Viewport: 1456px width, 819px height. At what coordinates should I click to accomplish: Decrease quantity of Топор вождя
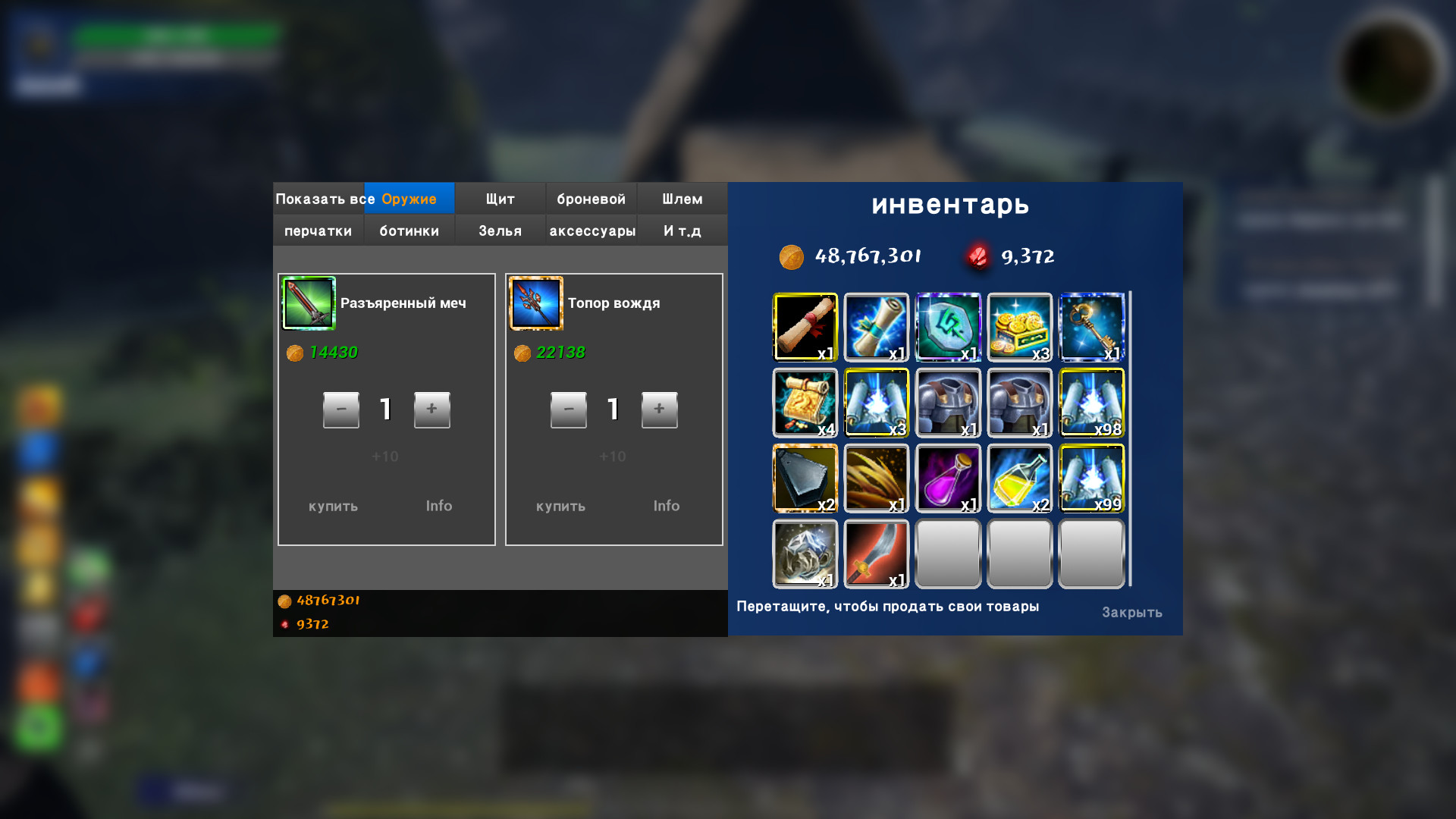[x=568, y=409]
